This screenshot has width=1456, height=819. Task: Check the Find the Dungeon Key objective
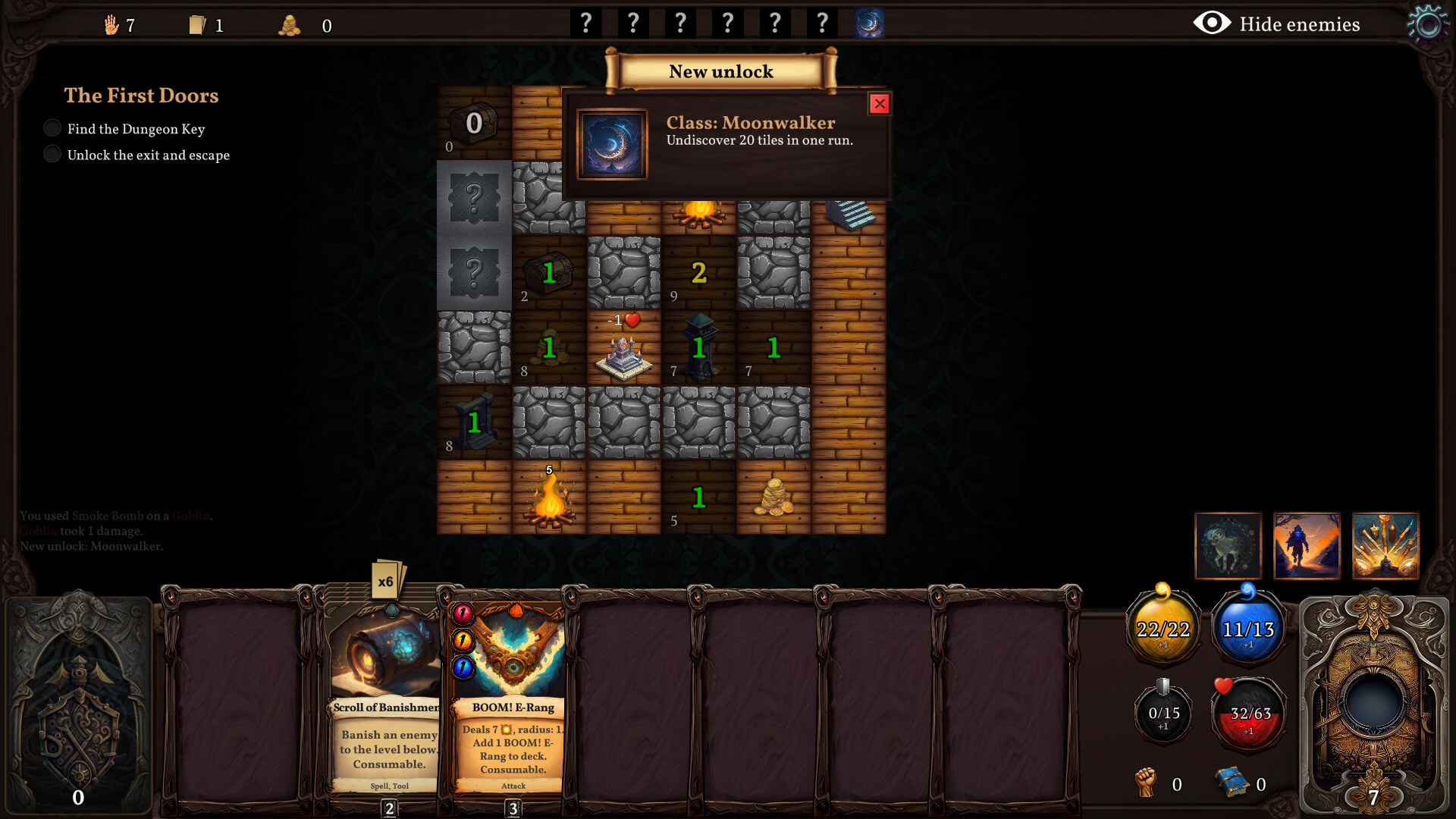[52, 127]
